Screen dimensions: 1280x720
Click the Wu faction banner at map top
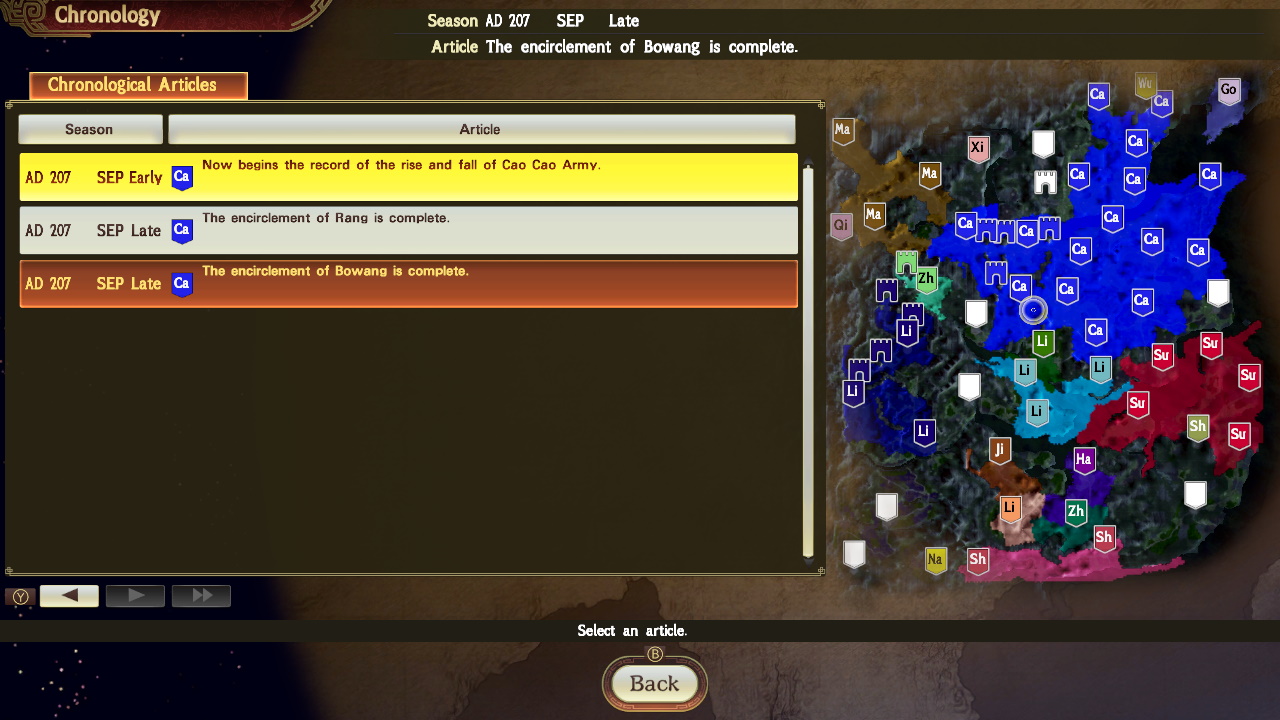(x=1144, y=85)
